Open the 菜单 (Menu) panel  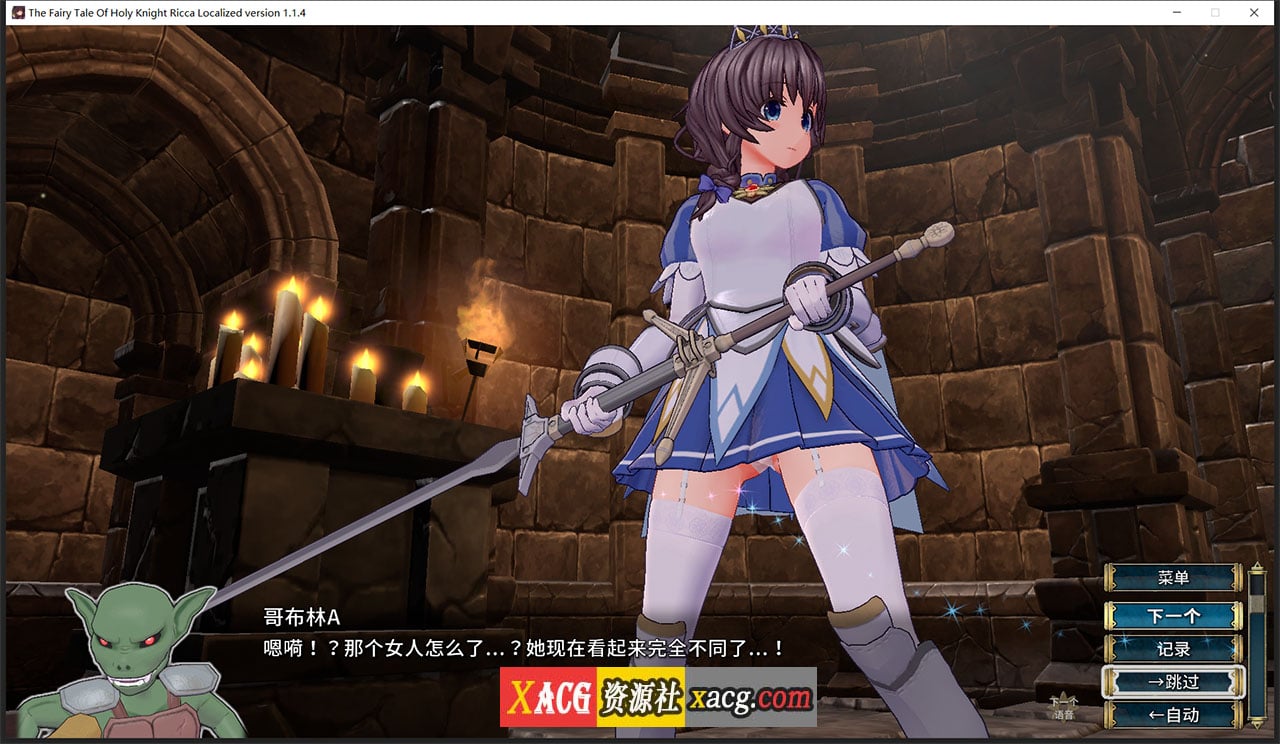[x=1173, y=576]
